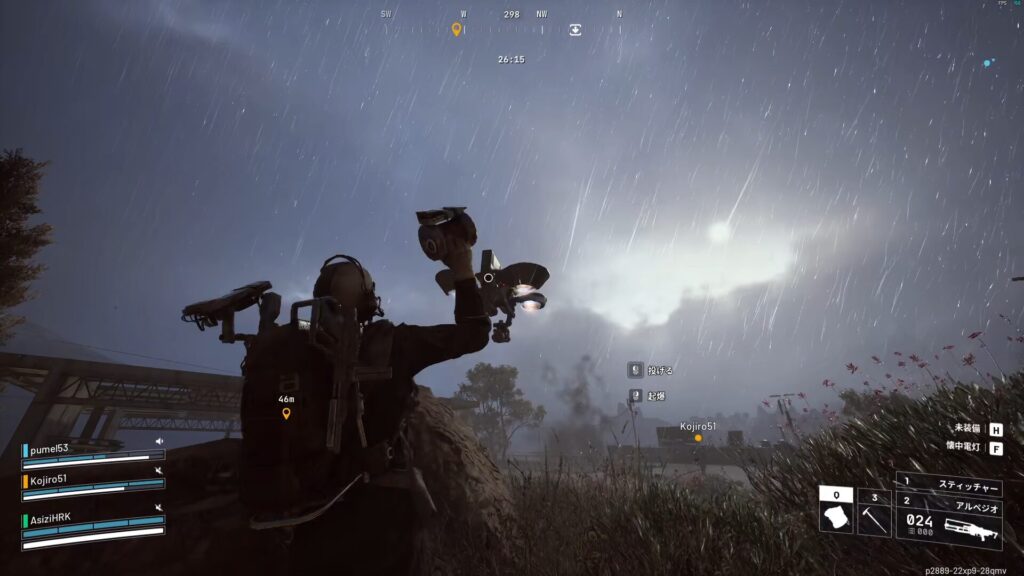Click the orange waypoint marker on the compass
Viewport: 1024px width, 576px height.
pyautogui.click(x=457, y=29)
